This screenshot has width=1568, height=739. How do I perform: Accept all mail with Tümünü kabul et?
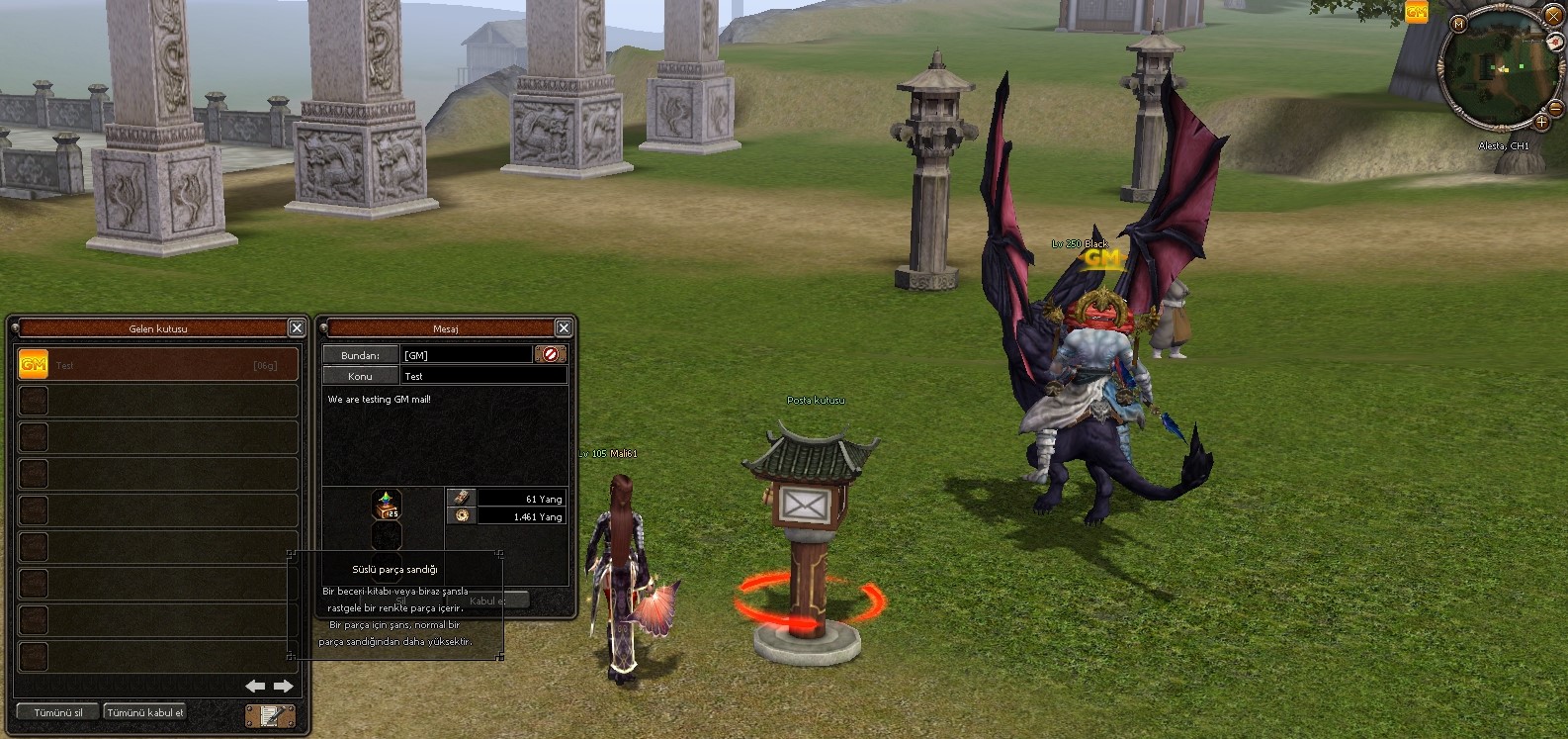pos(145,712)
